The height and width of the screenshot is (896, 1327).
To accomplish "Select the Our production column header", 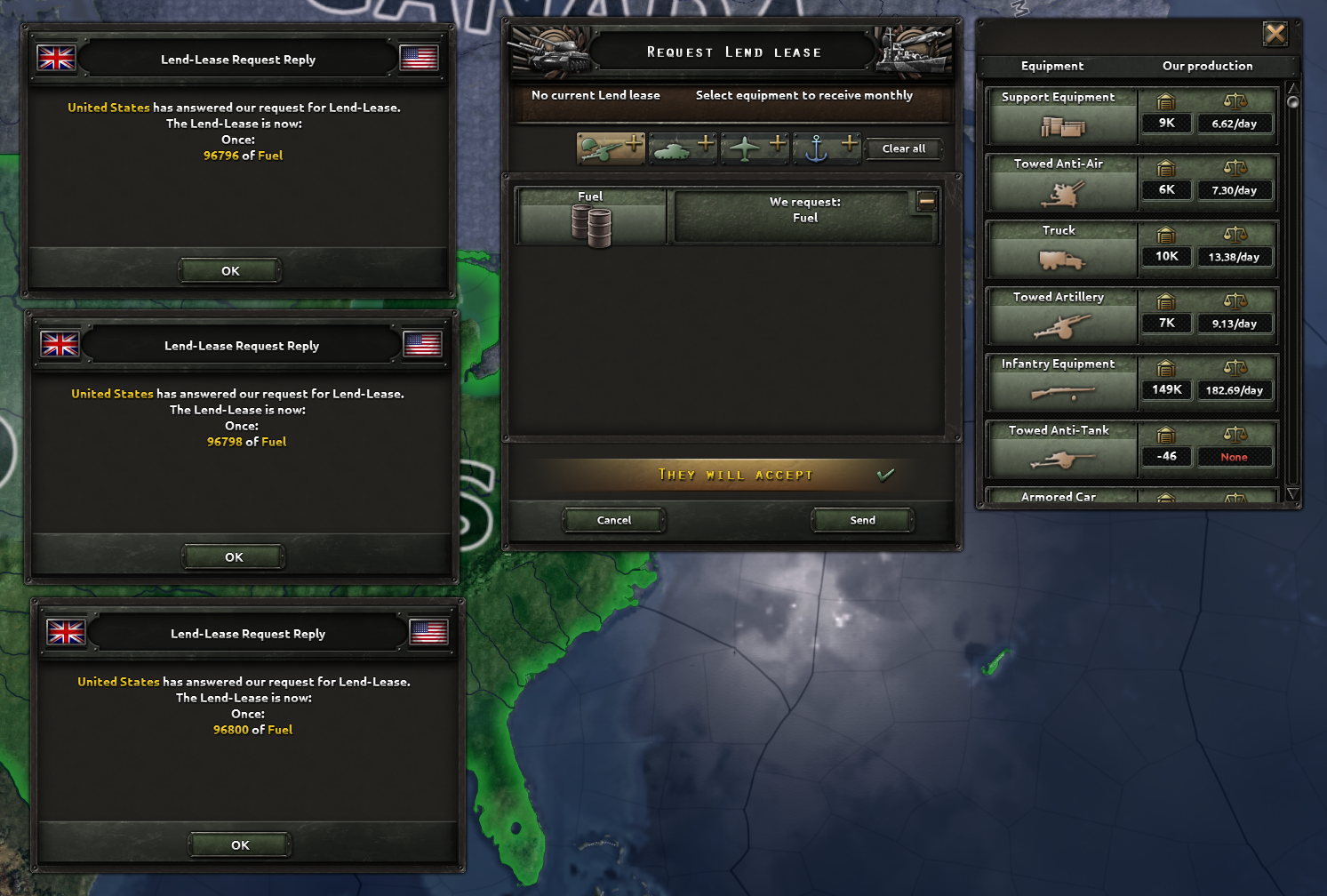I will coord(1207,66).
